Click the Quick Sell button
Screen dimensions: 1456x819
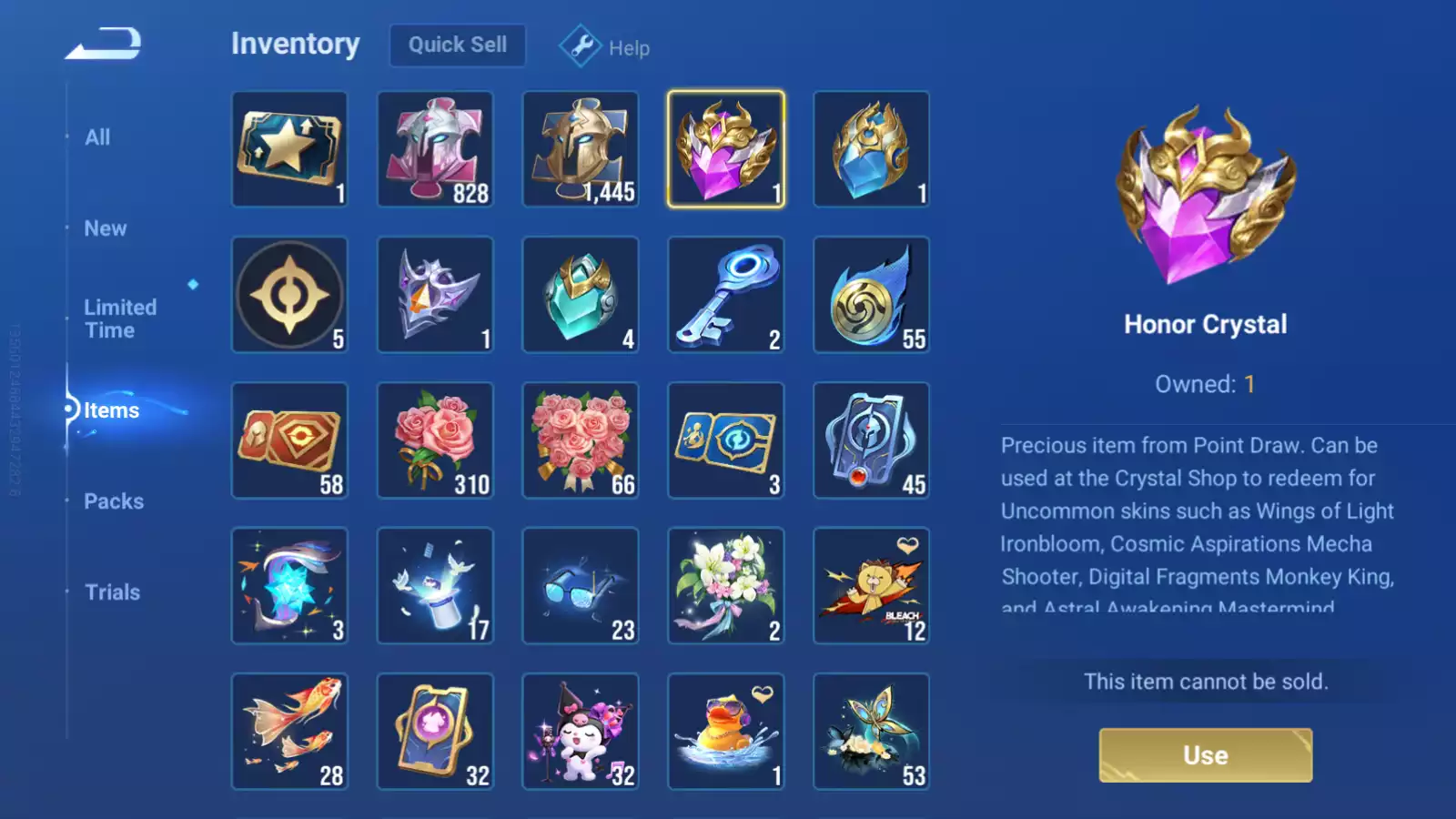(x=457, y=45)
